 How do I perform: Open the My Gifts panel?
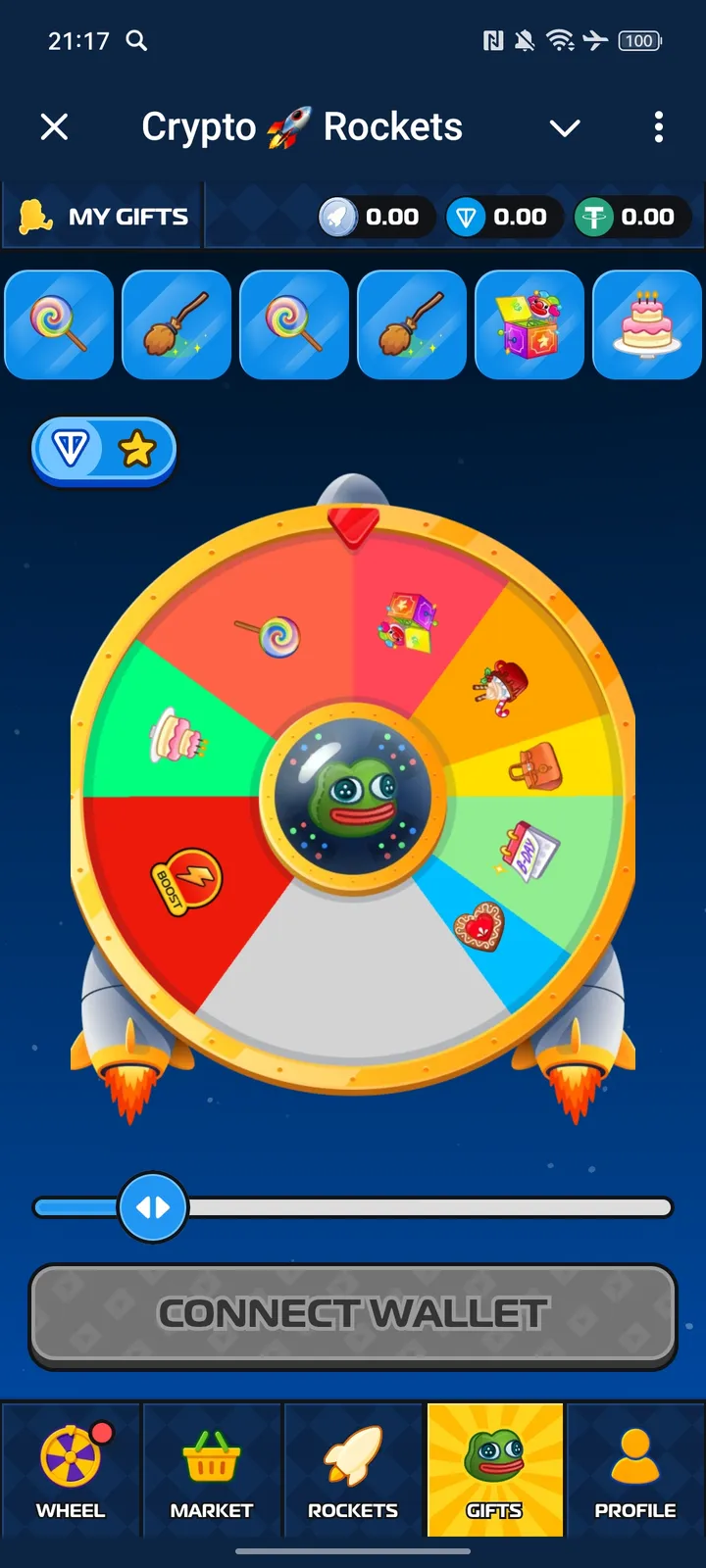point(104,217)
